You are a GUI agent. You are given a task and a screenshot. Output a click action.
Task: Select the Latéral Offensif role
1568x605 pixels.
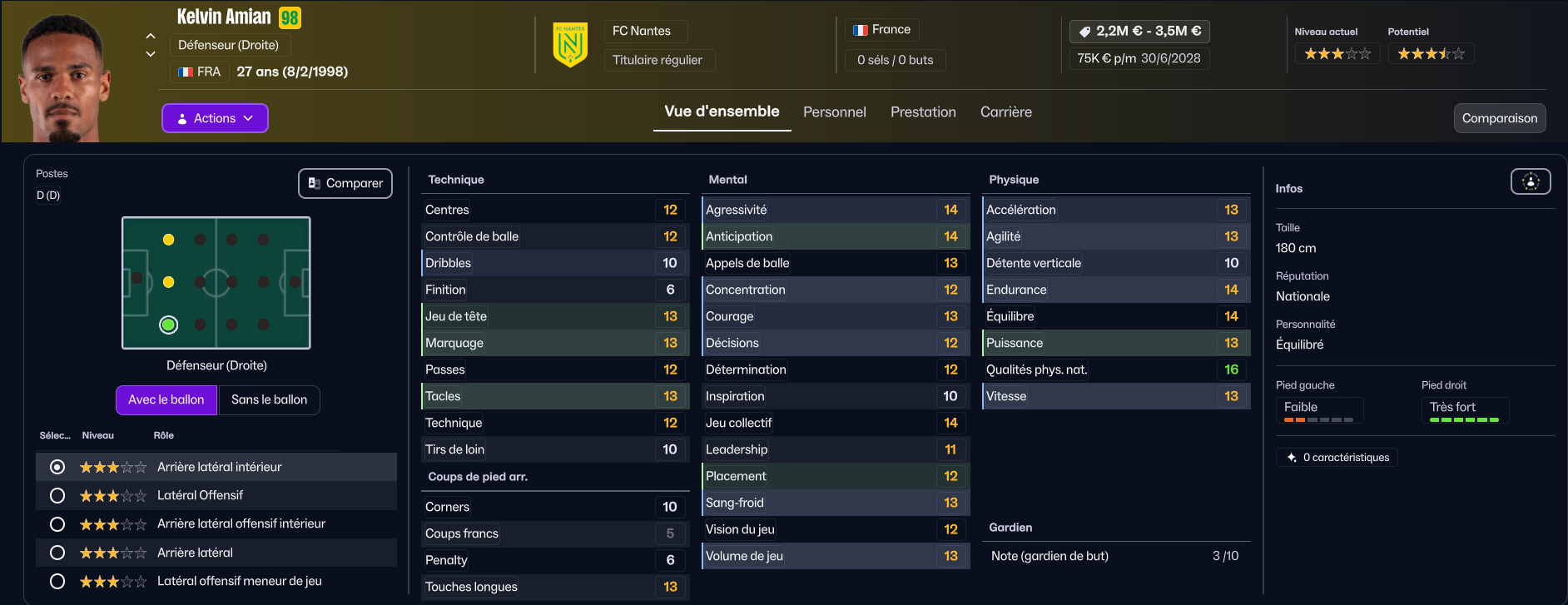(x=57, y=496)
